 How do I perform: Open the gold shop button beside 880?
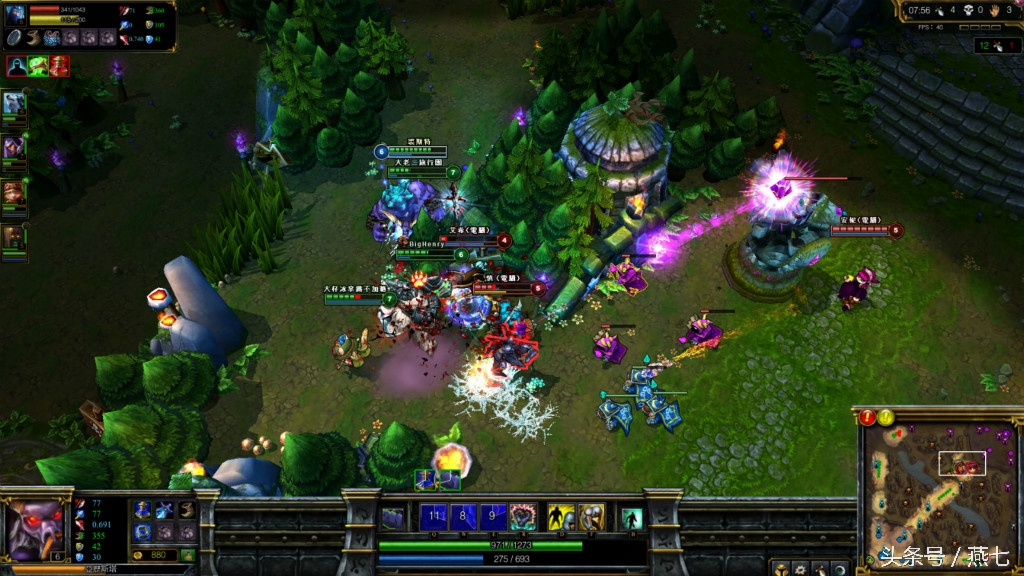click(187, 555)
